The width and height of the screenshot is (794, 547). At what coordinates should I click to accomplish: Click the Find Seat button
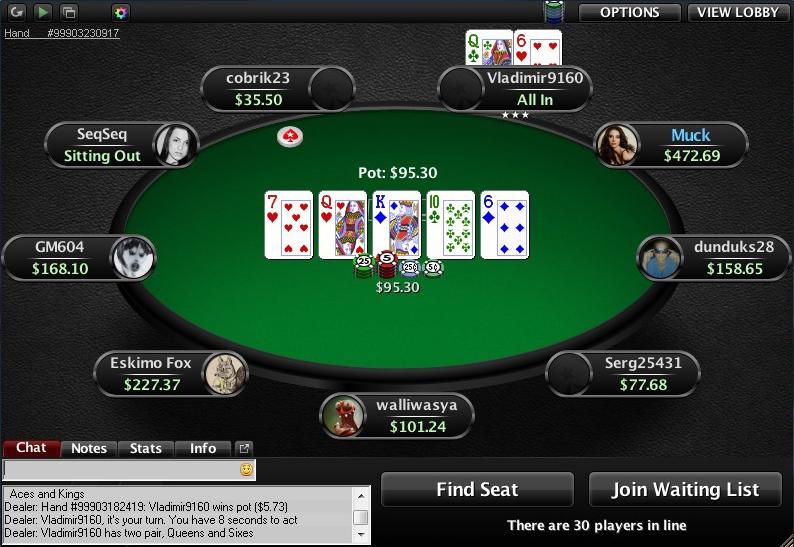[477, 490]
